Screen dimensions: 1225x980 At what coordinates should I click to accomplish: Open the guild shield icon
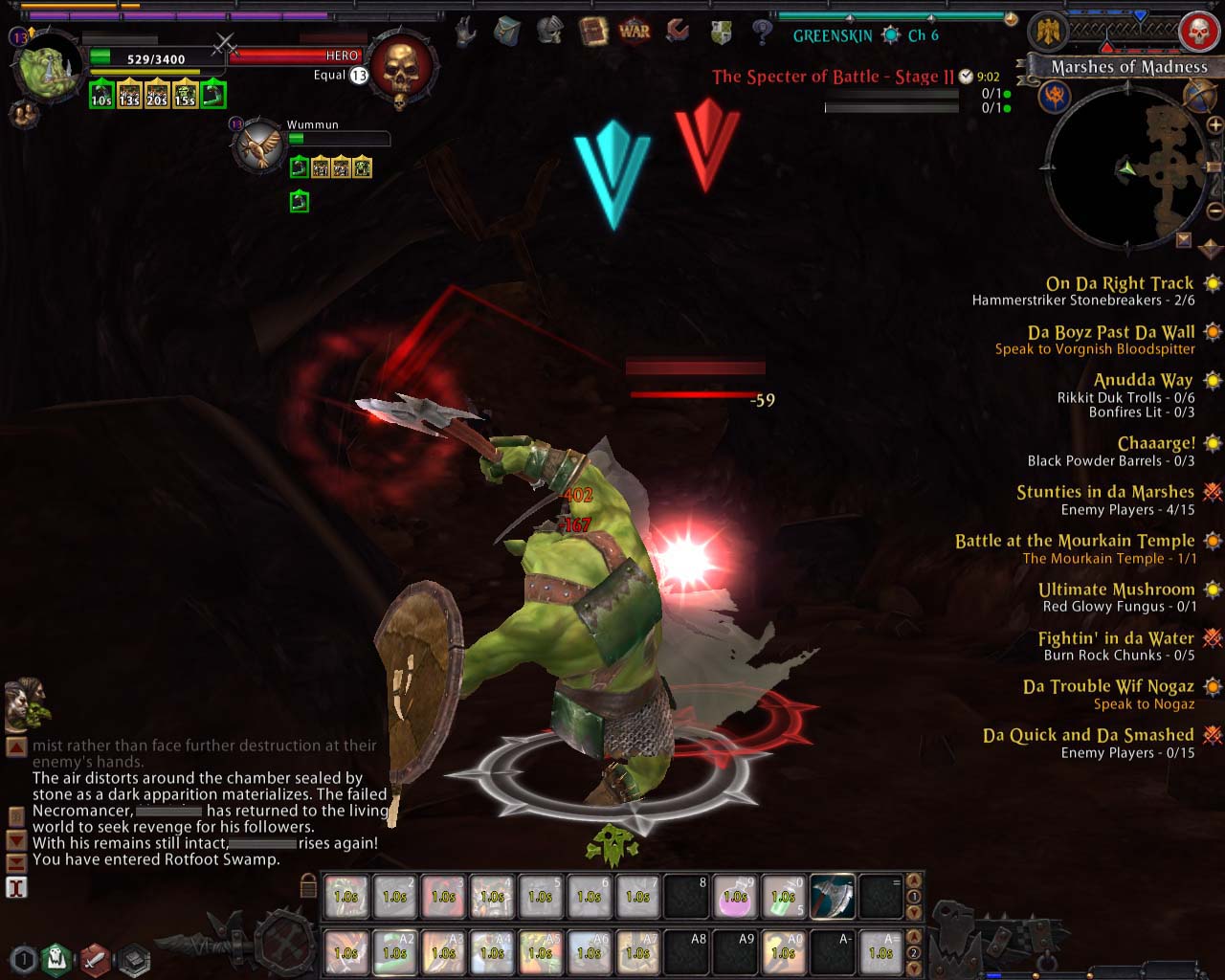722,33
